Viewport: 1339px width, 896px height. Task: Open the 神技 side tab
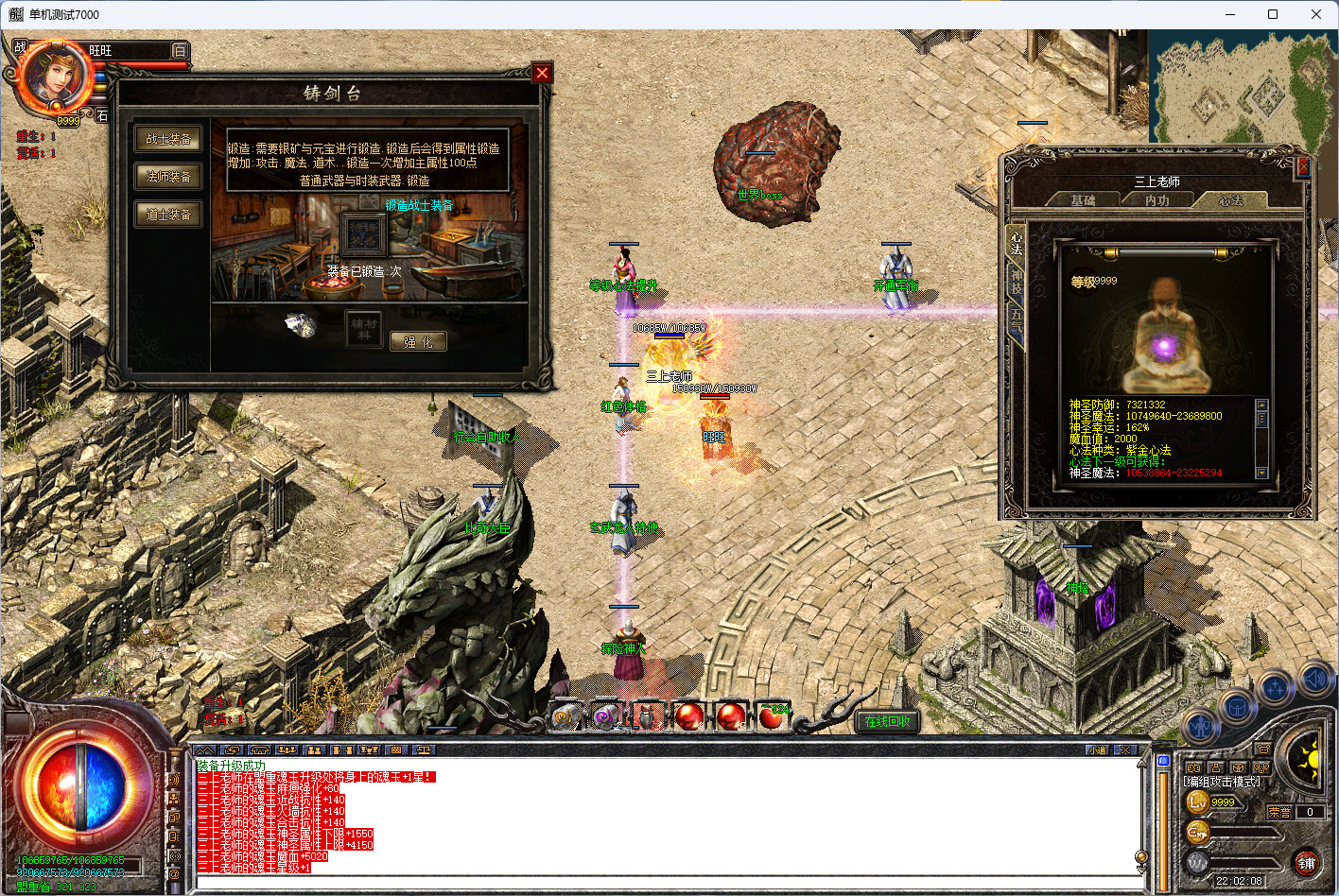[1016, 280]
